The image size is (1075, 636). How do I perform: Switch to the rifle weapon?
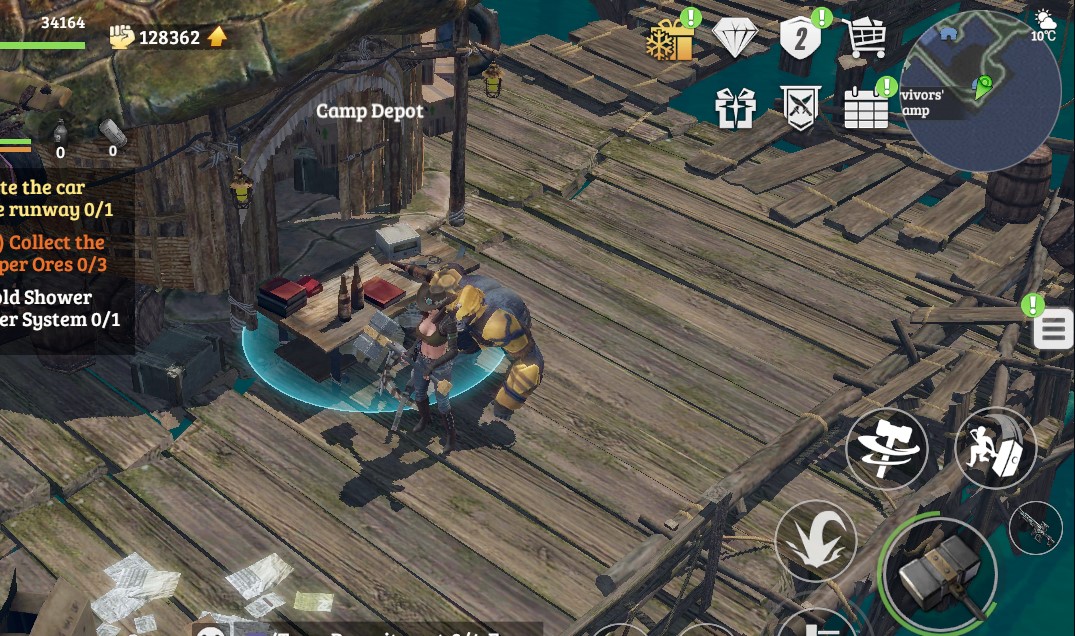pyautogui.click(x=1035, y=527)
